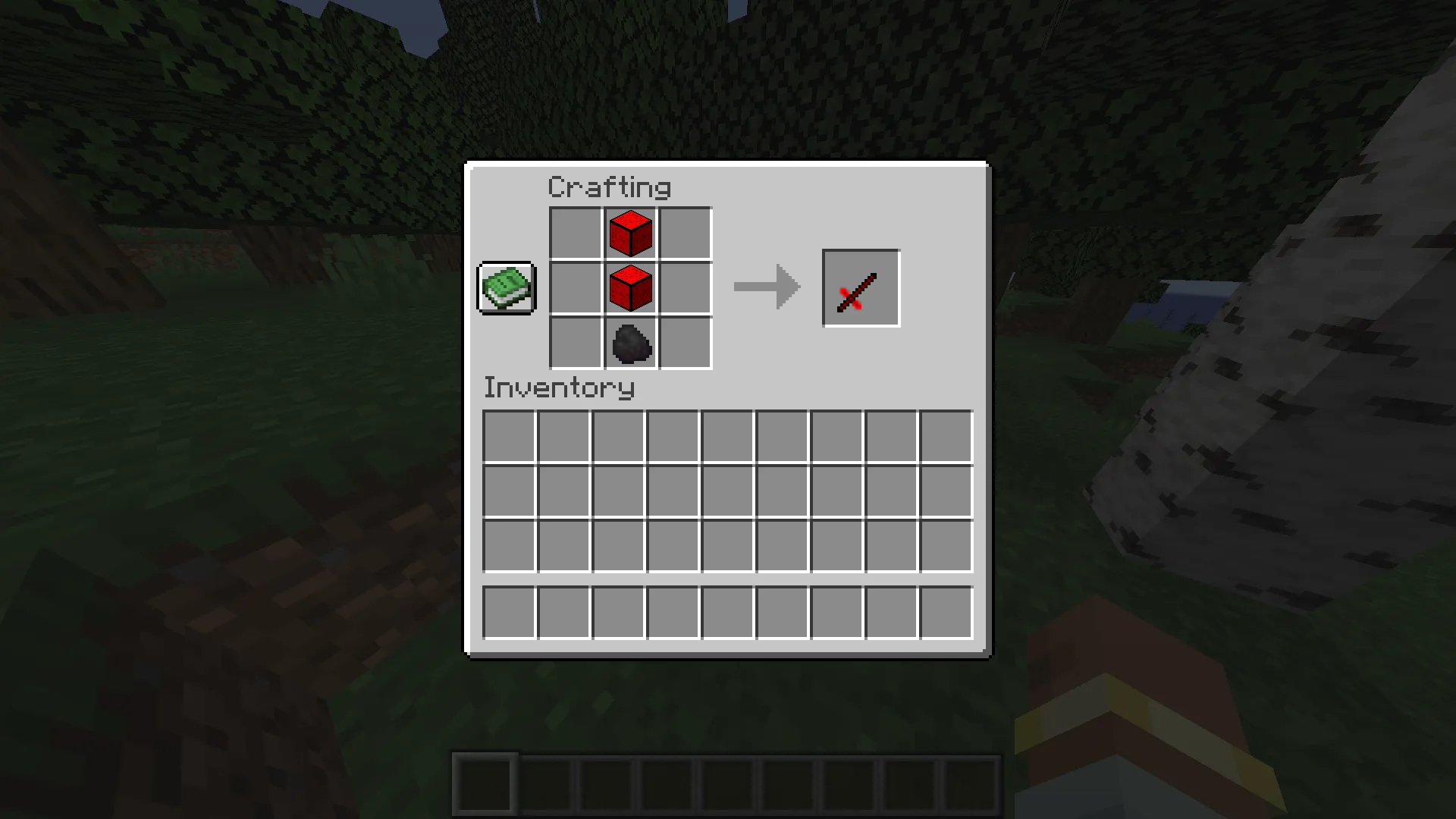
Task: Click the slot above the top redstone block
Action: (630, 232)
